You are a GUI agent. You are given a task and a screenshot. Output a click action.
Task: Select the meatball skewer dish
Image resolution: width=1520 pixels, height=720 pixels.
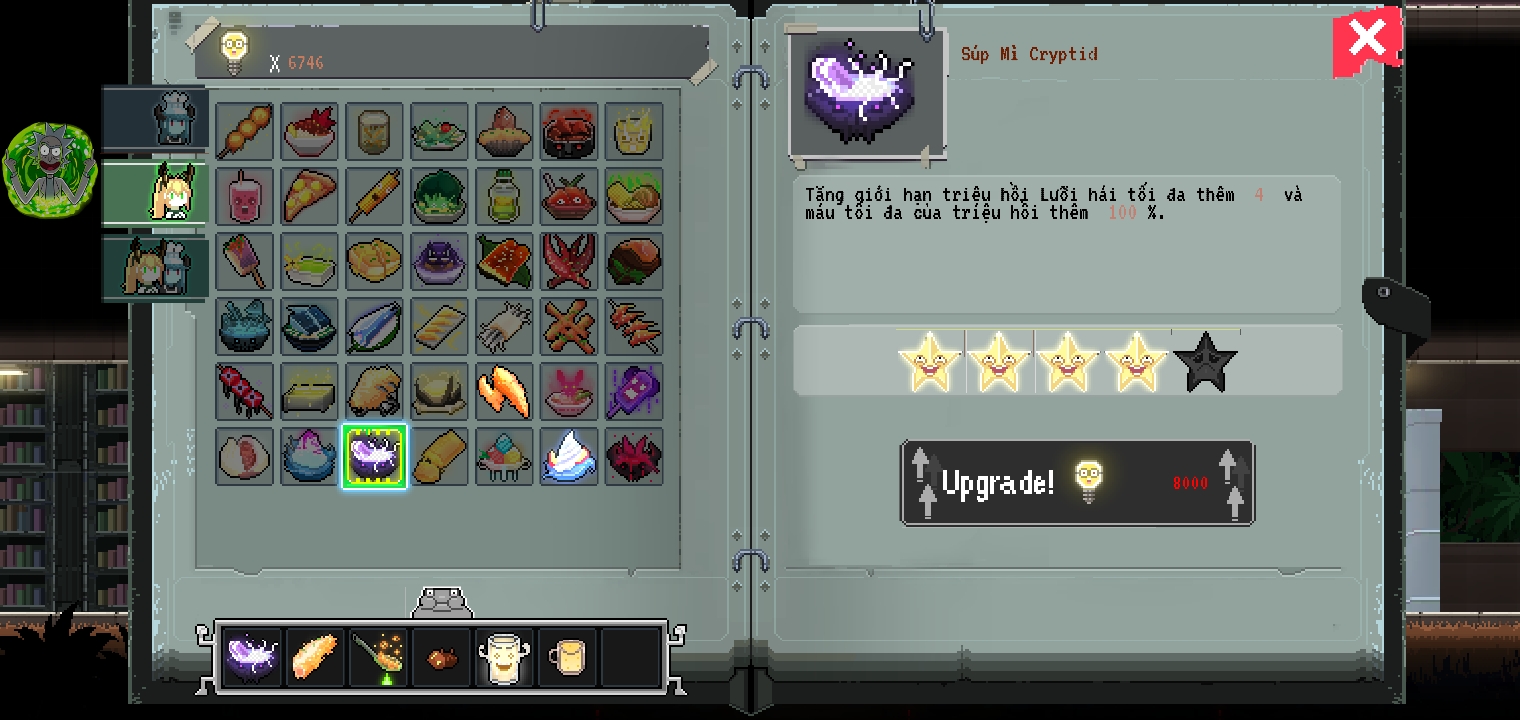[x=244, y=131]
